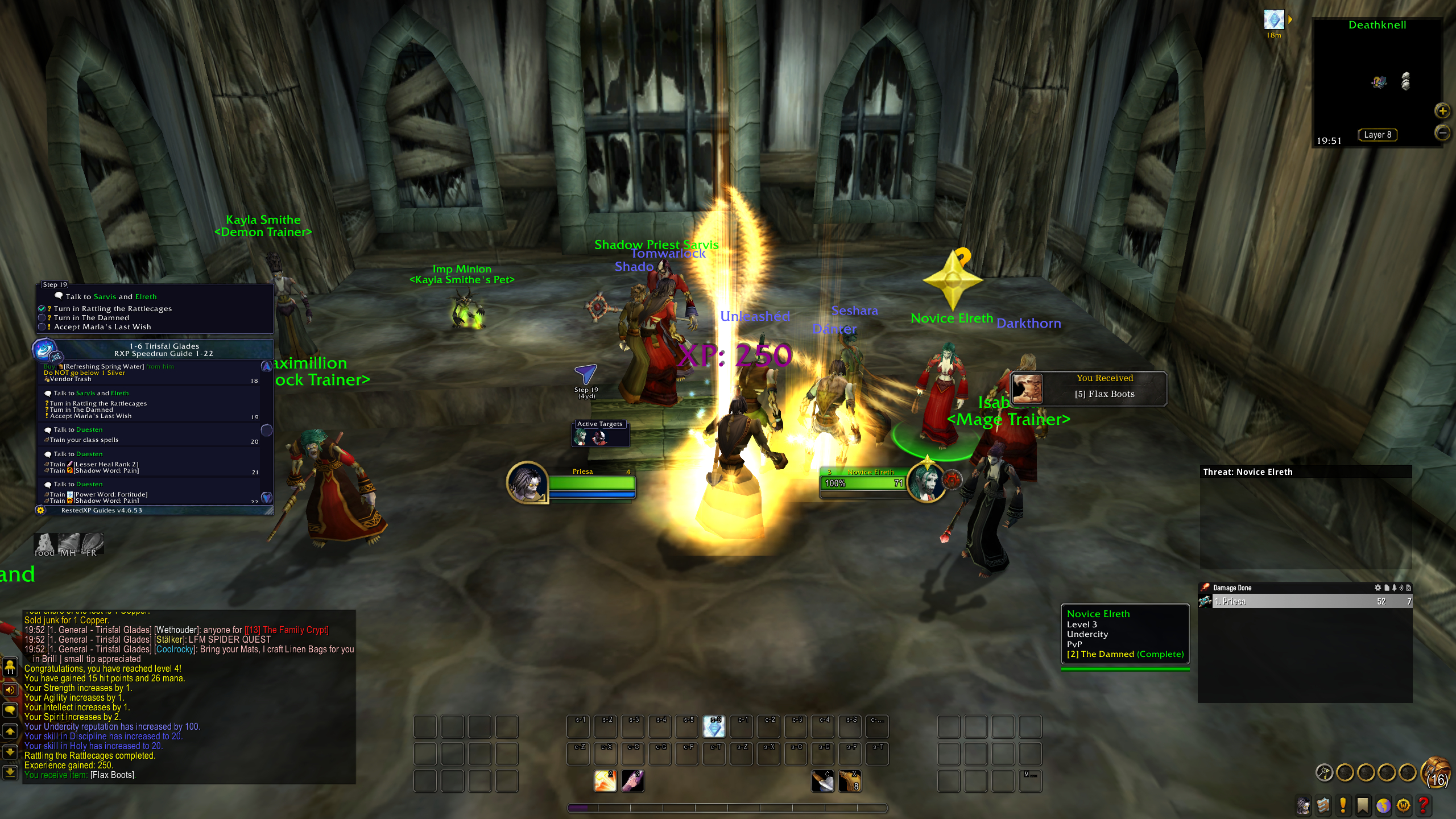The image size is (1456, 819).
Task: Open the character info micro button
Action: tap(1303, 805)
